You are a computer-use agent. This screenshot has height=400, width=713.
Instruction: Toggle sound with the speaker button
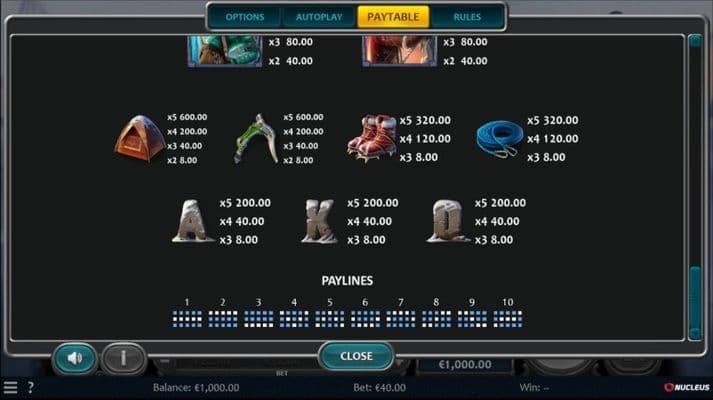pyautogui.click(x=75, y=357)
